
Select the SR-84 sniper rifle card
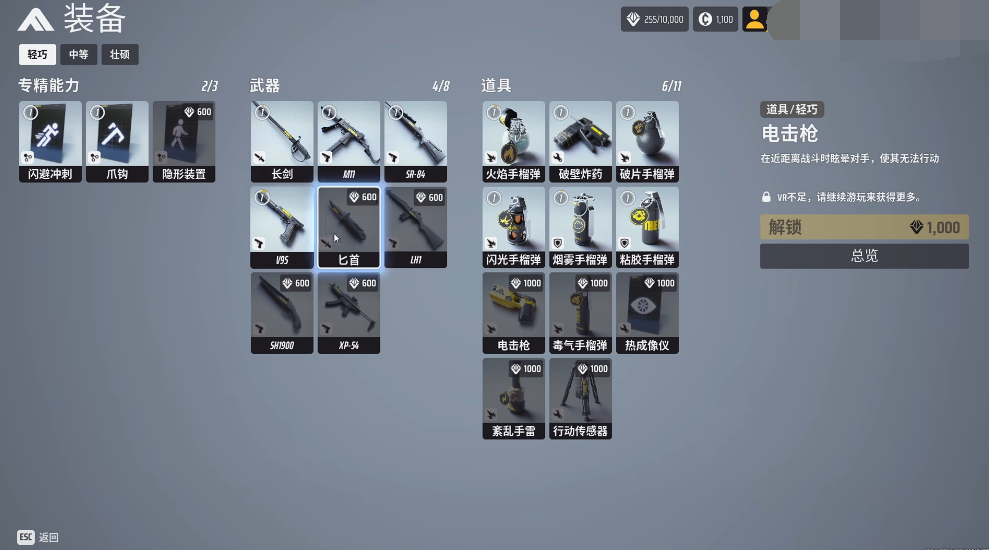[x=415, y=141]
